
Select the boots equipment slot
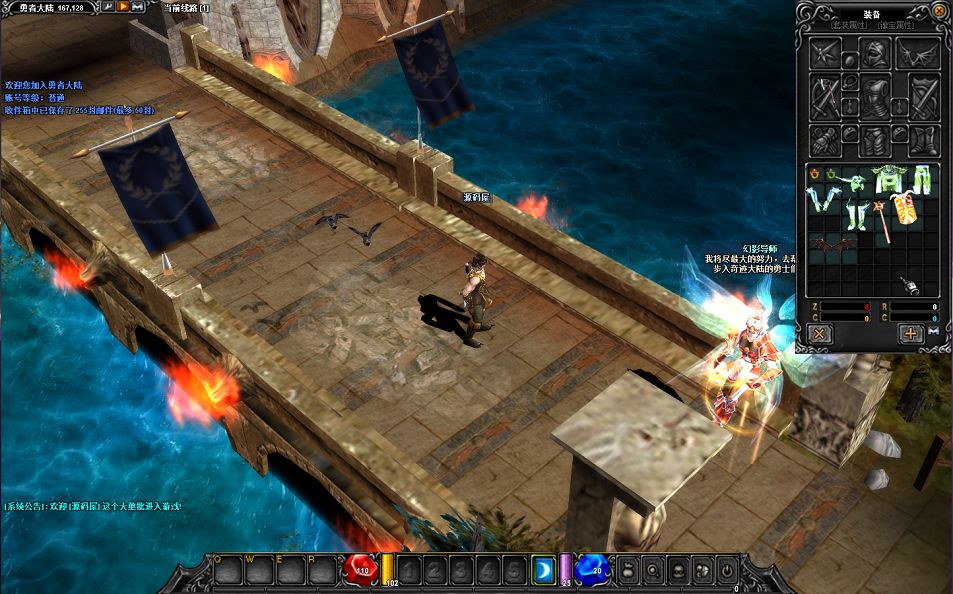(922, 140)
